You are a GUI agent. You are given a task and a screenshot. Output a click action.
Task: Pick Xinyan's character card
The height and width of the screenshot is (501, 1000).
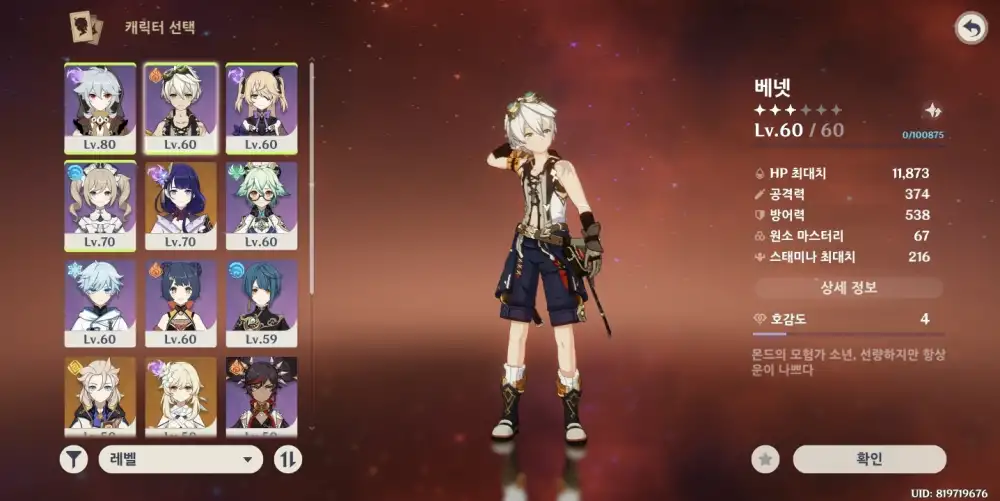pos(261,395)
